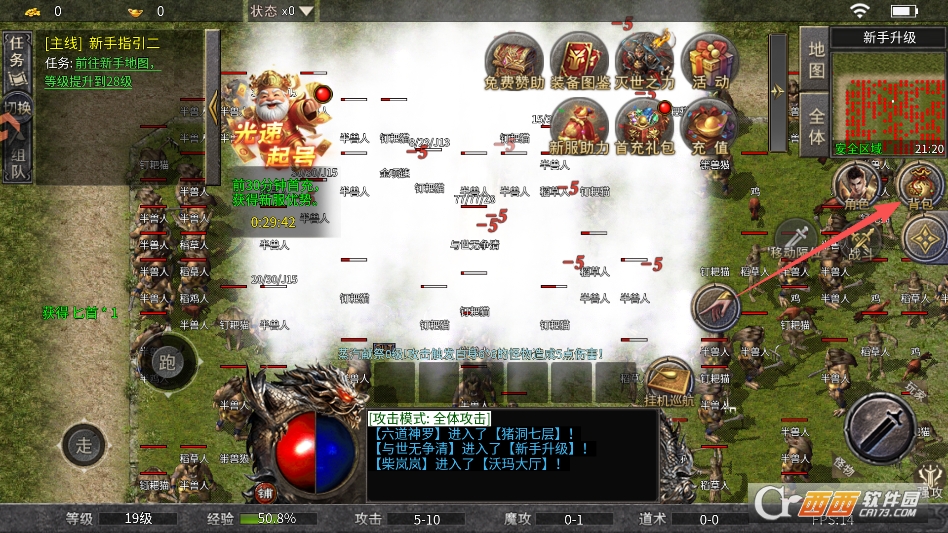Open the 角色 character sheet
The image size is (948, 533).
pyautogui.click(x=855, y=186)
